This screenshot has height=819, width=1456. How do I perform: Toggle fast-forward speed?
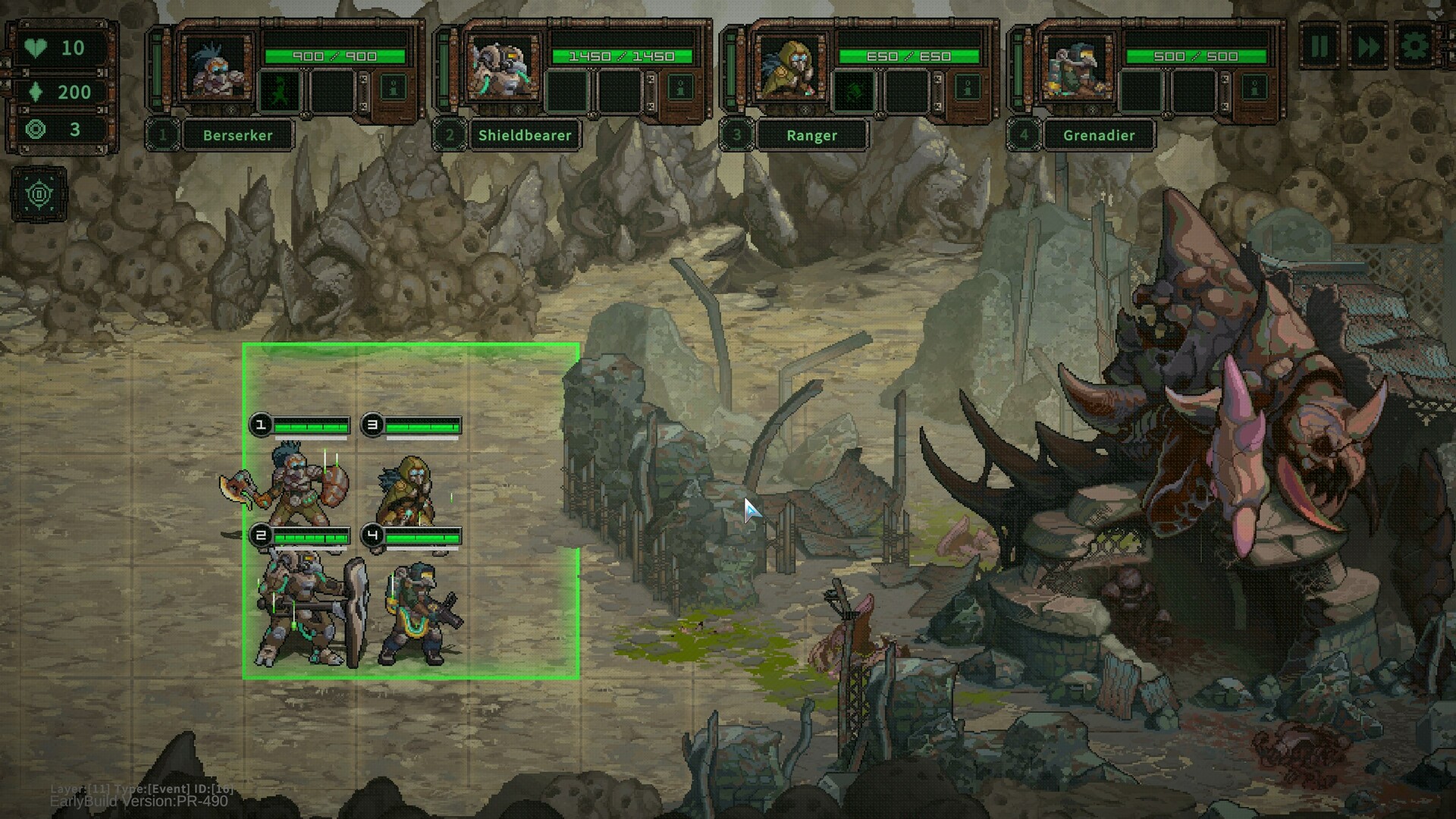pyautogui.click(x=1367, y=47)
